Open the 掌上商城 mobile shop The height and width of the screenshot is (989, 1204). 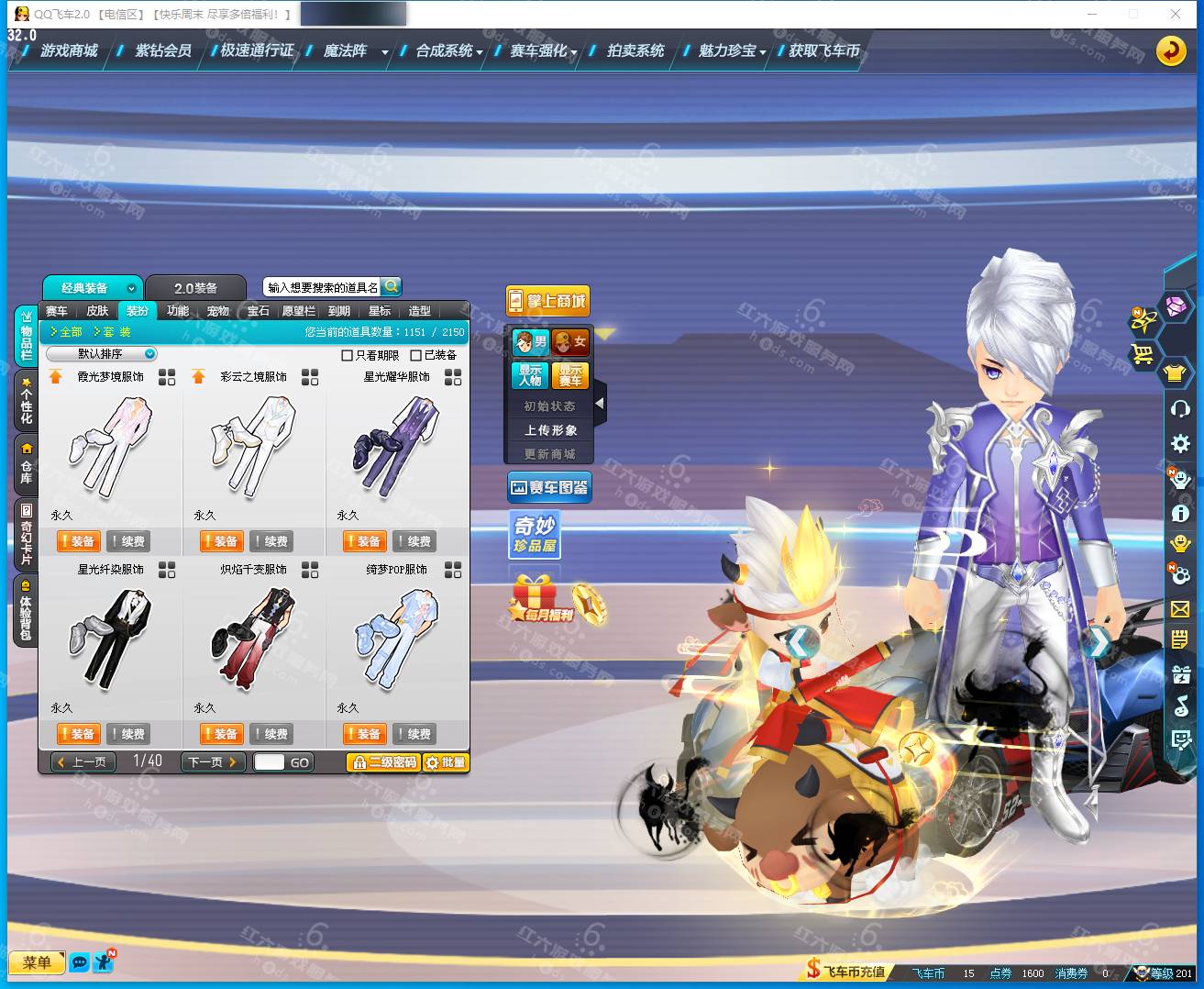pyautogui.click(x=547, y=301)
